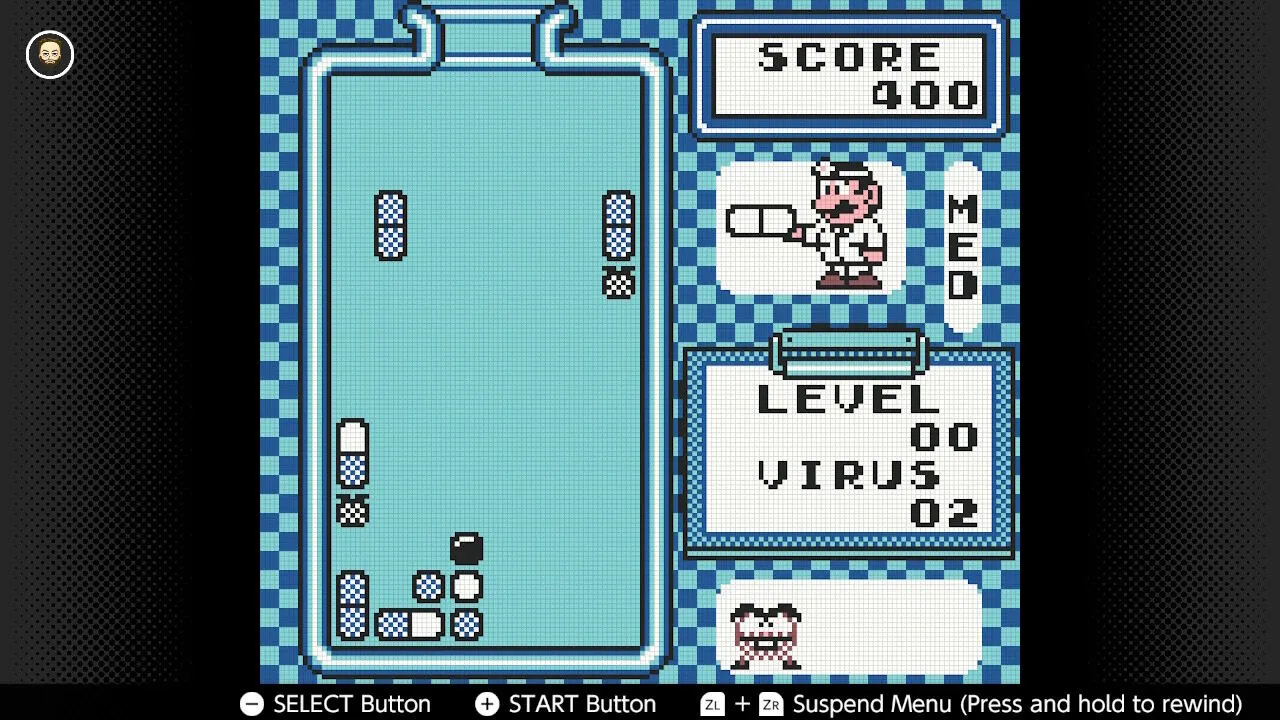The image size is (1280, 720).
Task: Click the half-capsule piece on the left stack
Action: click(x=351, y=440)
